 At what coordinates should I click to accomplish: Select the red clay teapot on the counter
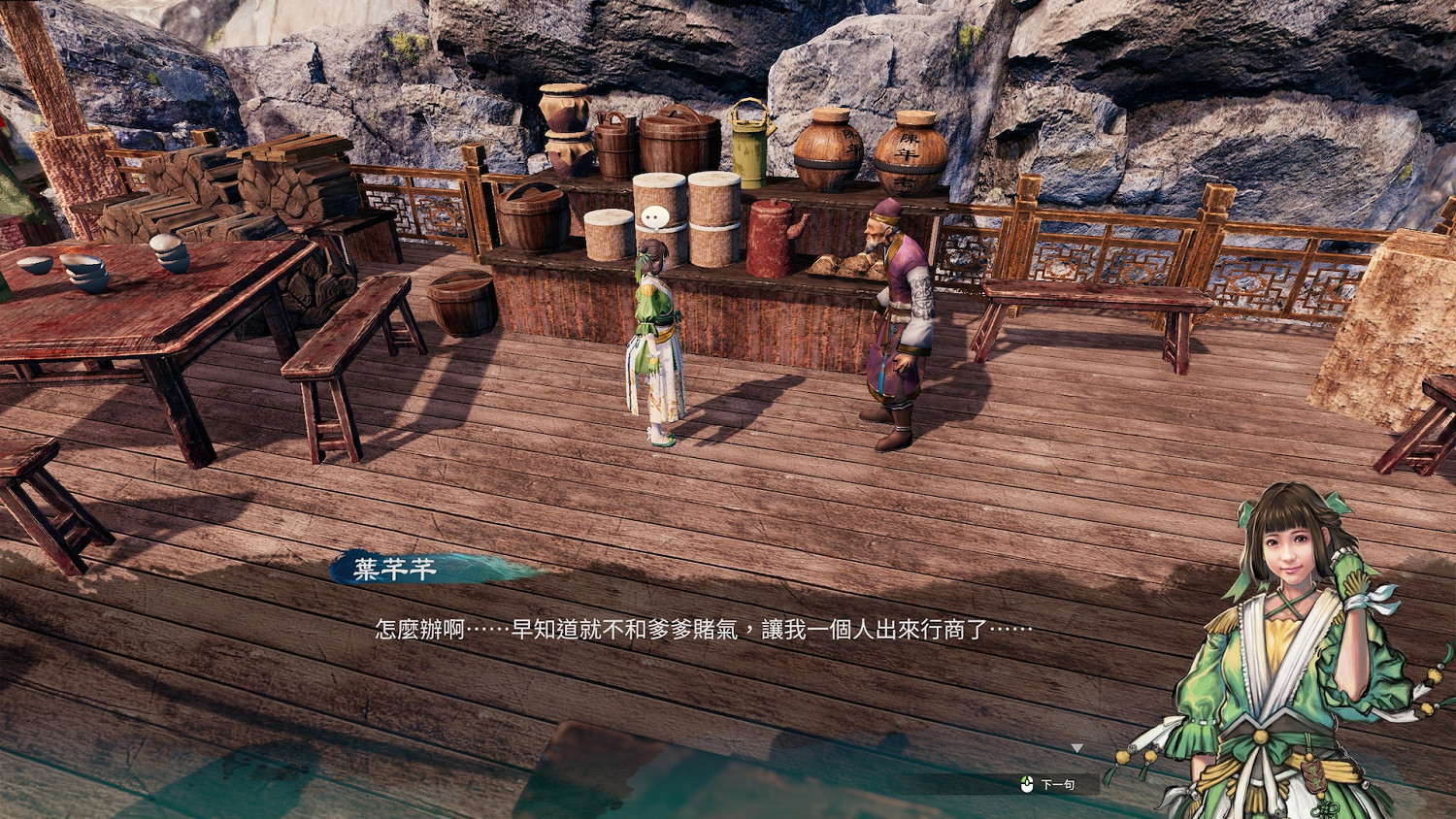click(x=767, y=238)
